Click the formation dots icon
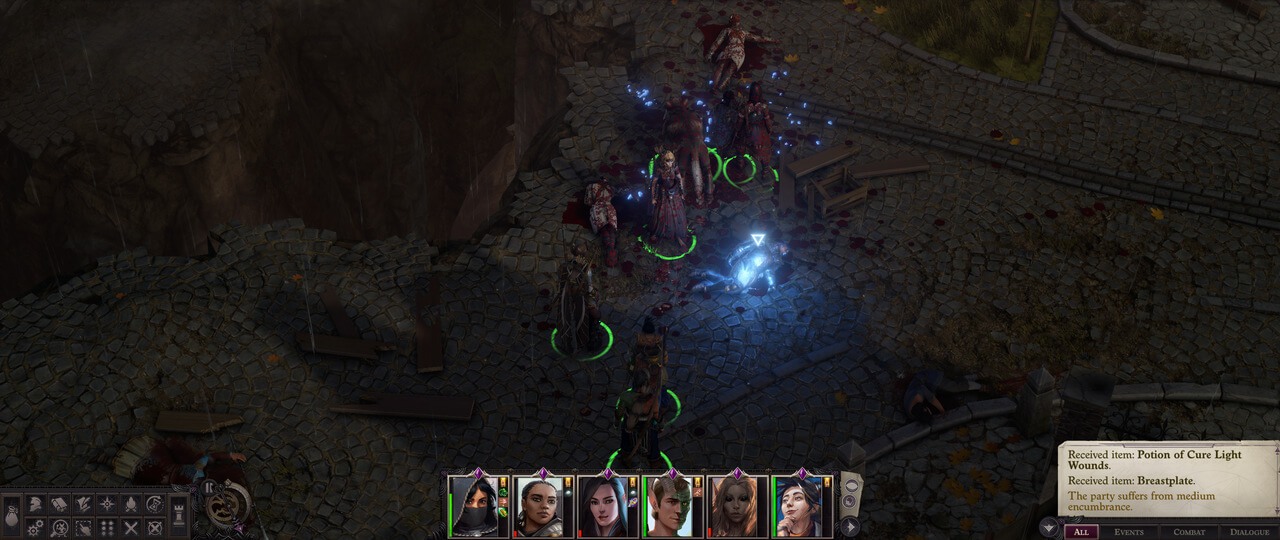This screenshot has width=1280, height=540. (107, 527)
